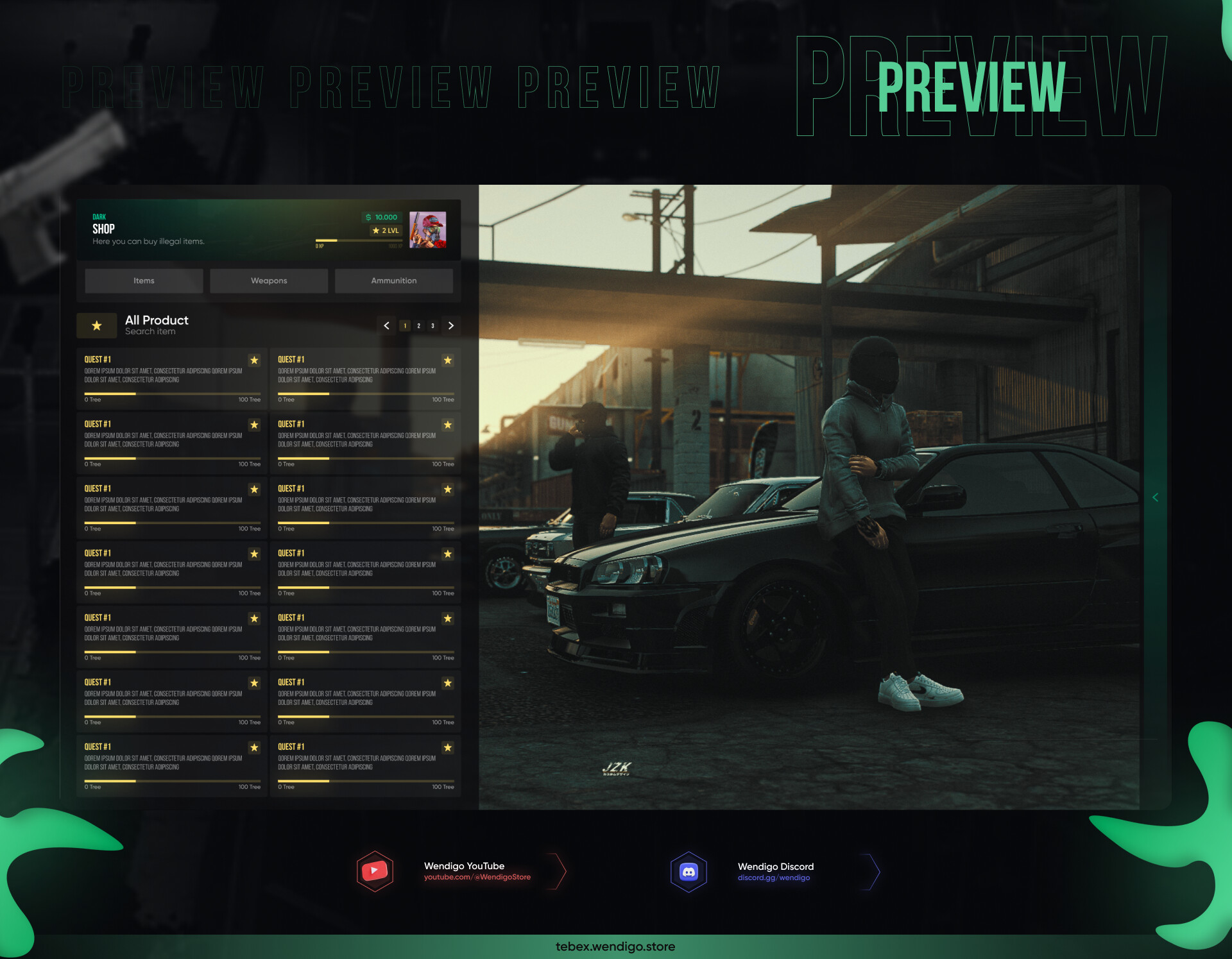Click the star on the top right-column quest card

447,361
